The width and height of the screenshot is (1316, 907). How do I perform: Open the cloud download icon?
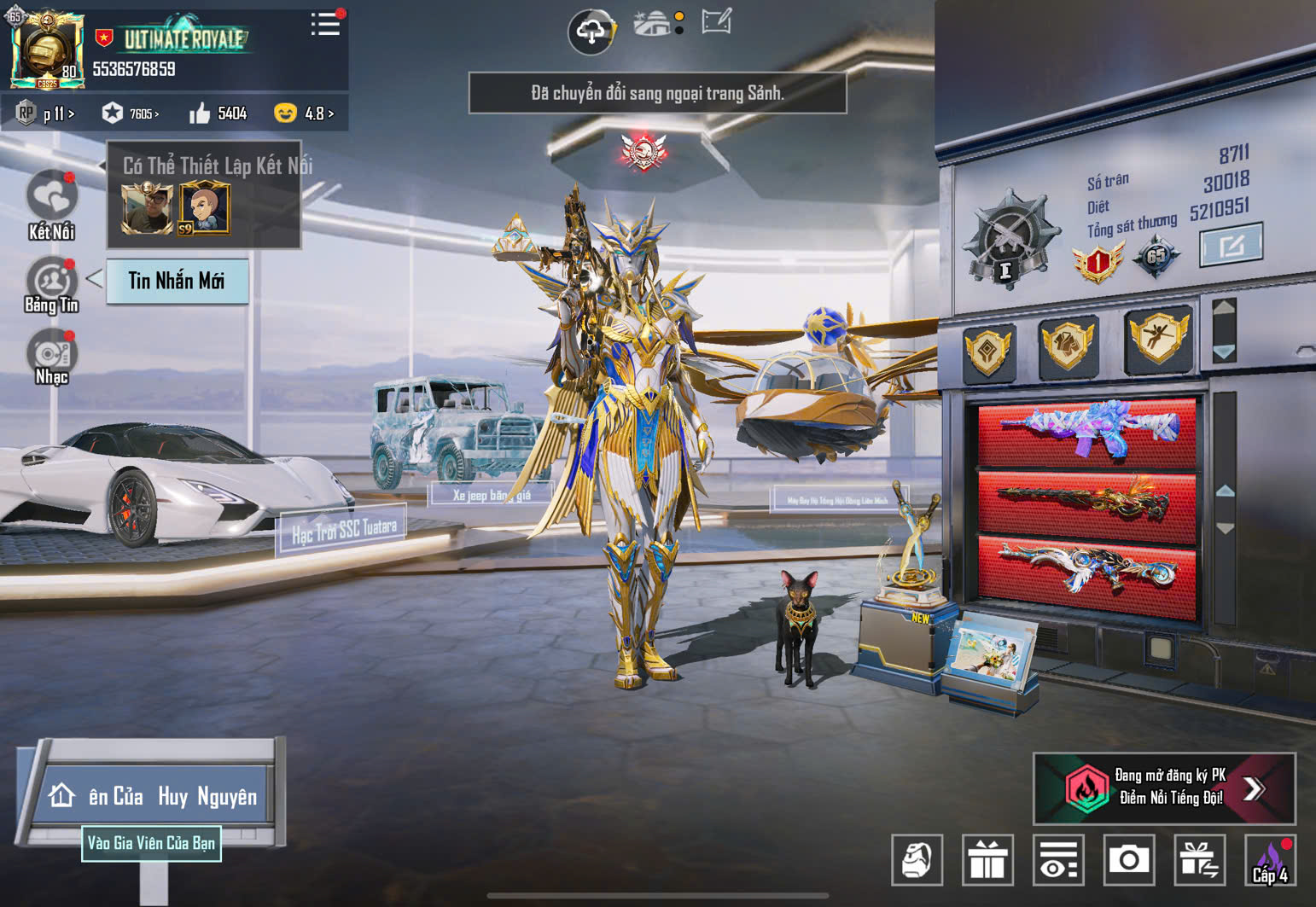pyautogui.click(x=591, y=32)
